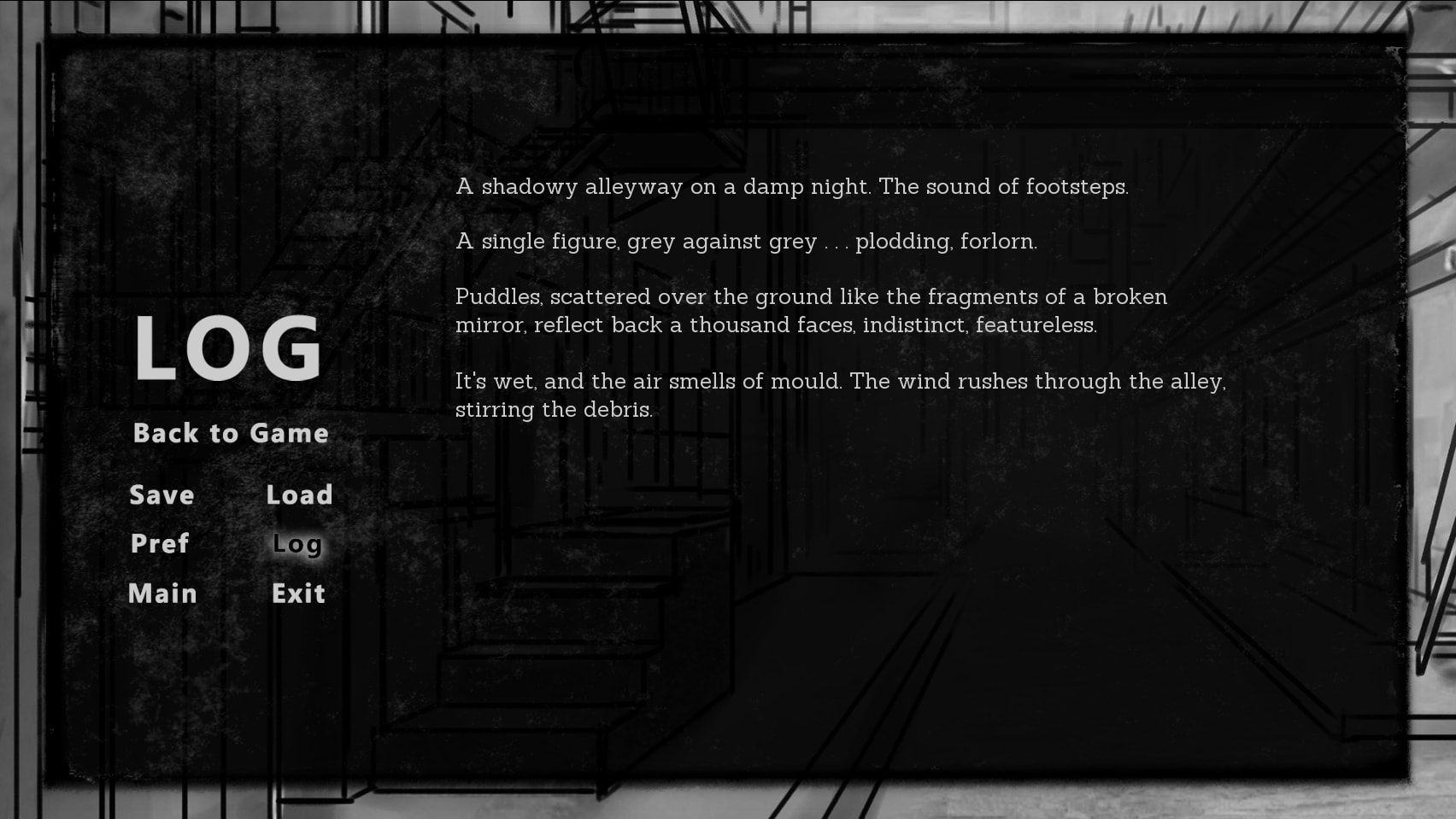
Task: Dismiss the log panel with Back to Game
Action: click(229, 433)
